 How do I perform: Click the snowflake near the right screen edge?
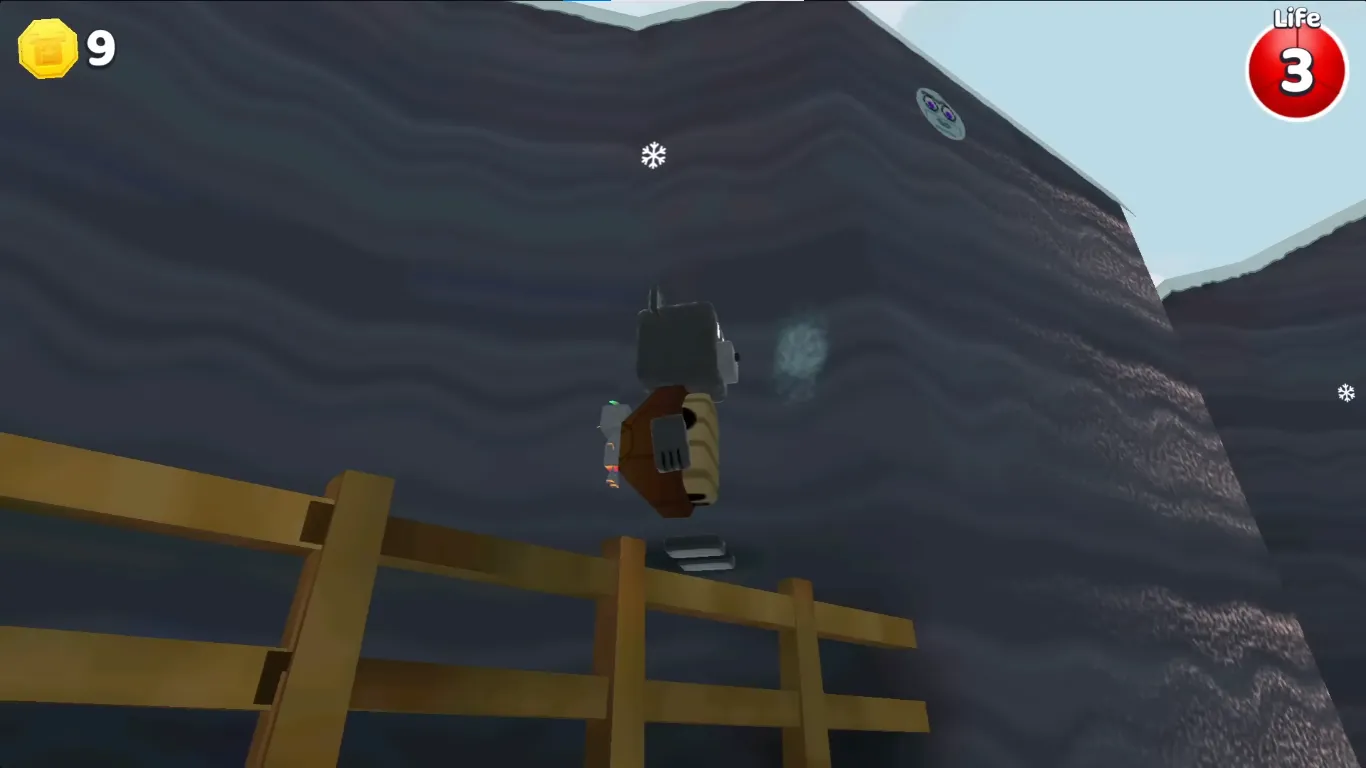click(1346, 393)
